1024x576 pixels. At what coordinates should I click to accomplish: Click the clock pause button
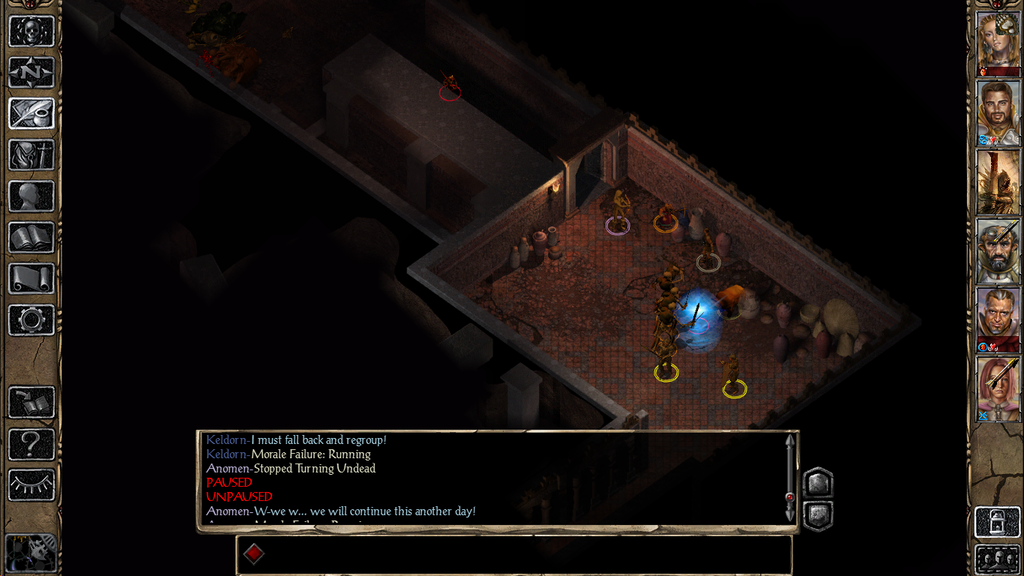pos(31,551)
